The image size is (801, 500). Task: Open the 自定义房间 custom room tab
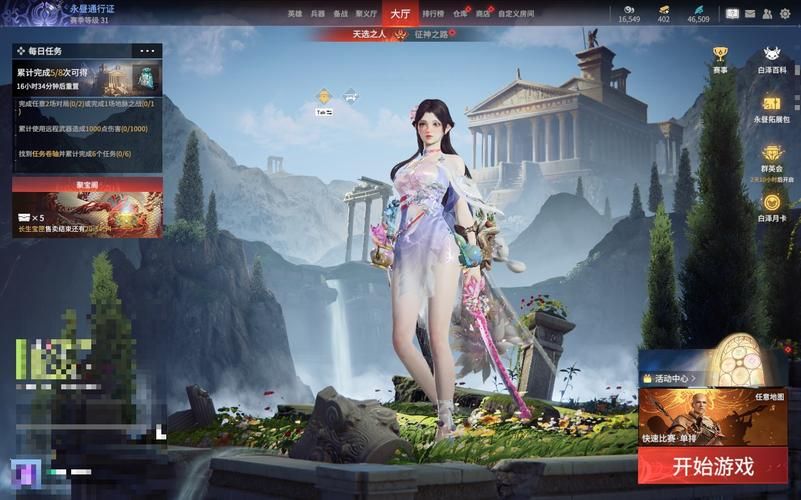[515, 14]
